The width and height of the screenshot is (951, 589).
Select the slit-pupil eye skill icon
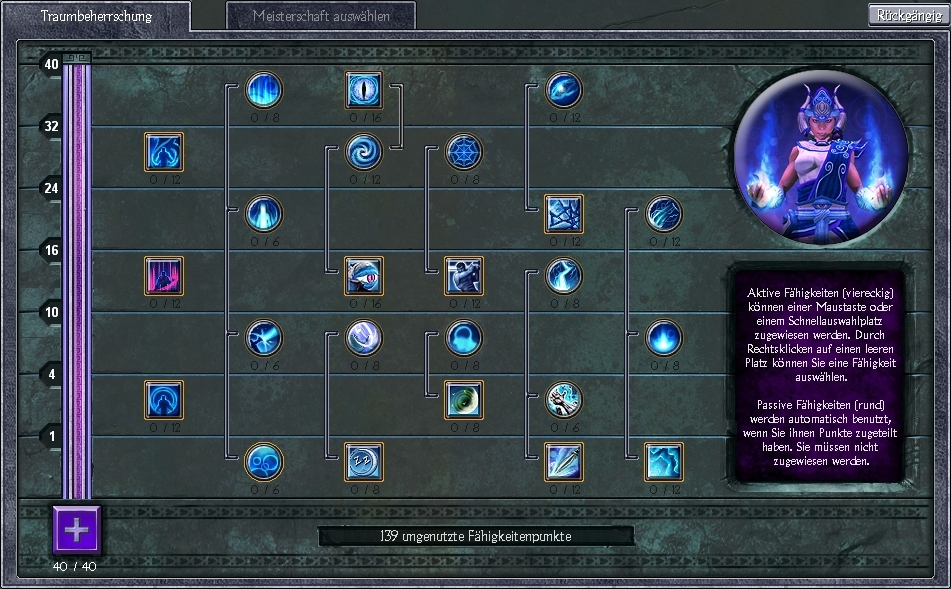pyautogui.click(x=364, y=90)
